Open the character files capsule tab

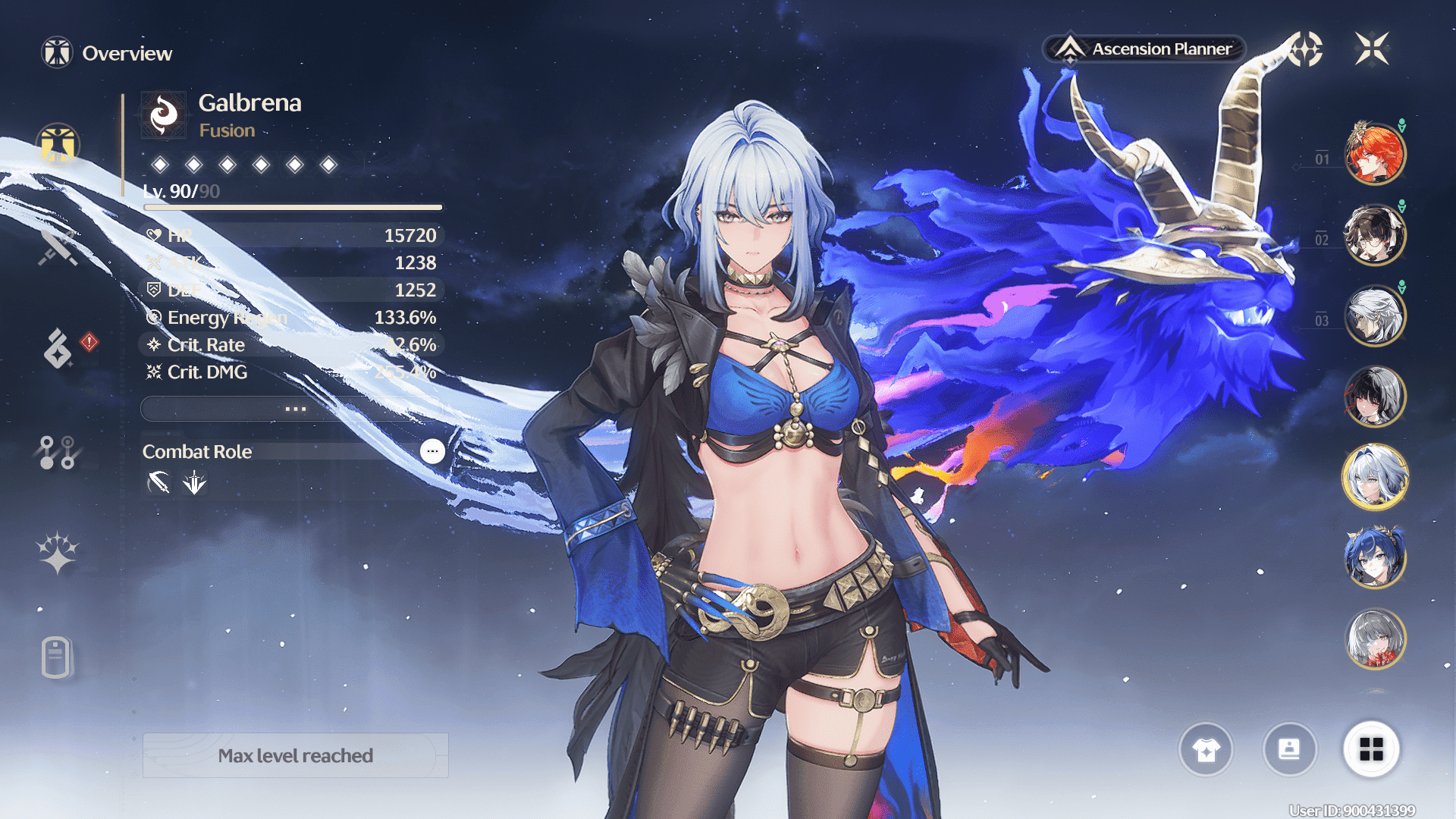[57, 657]
